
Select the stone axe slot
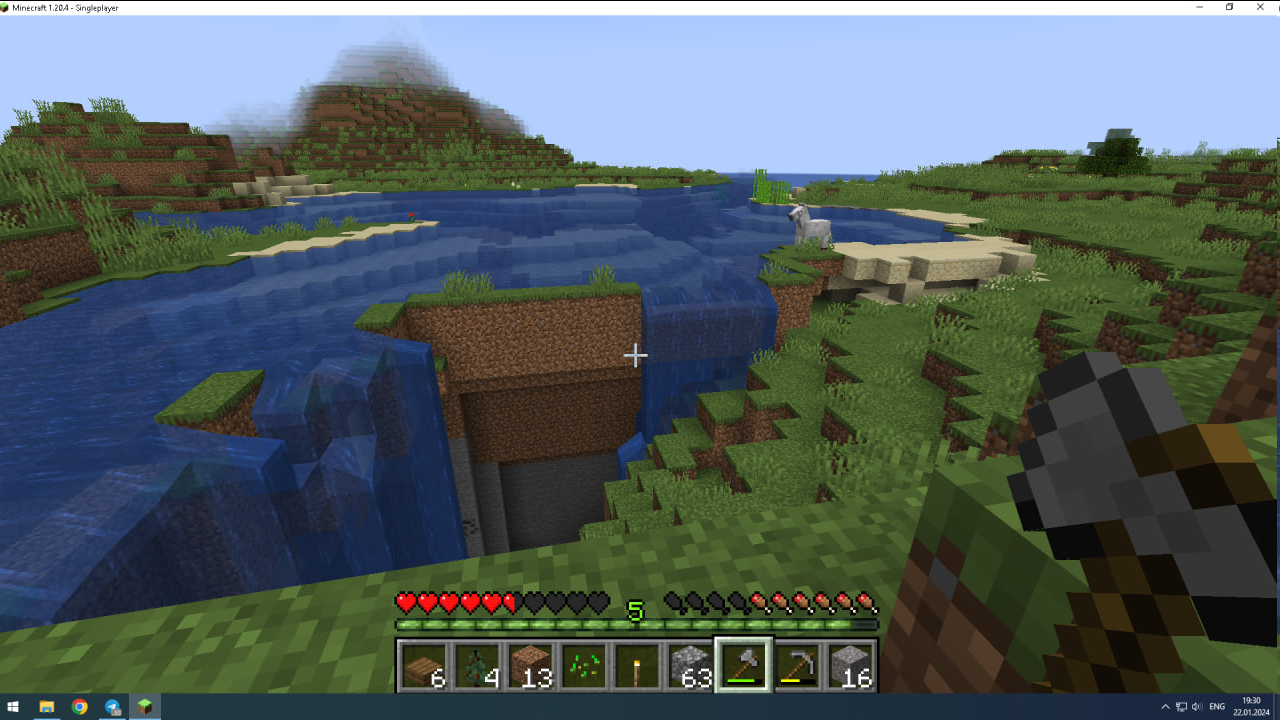743,665
